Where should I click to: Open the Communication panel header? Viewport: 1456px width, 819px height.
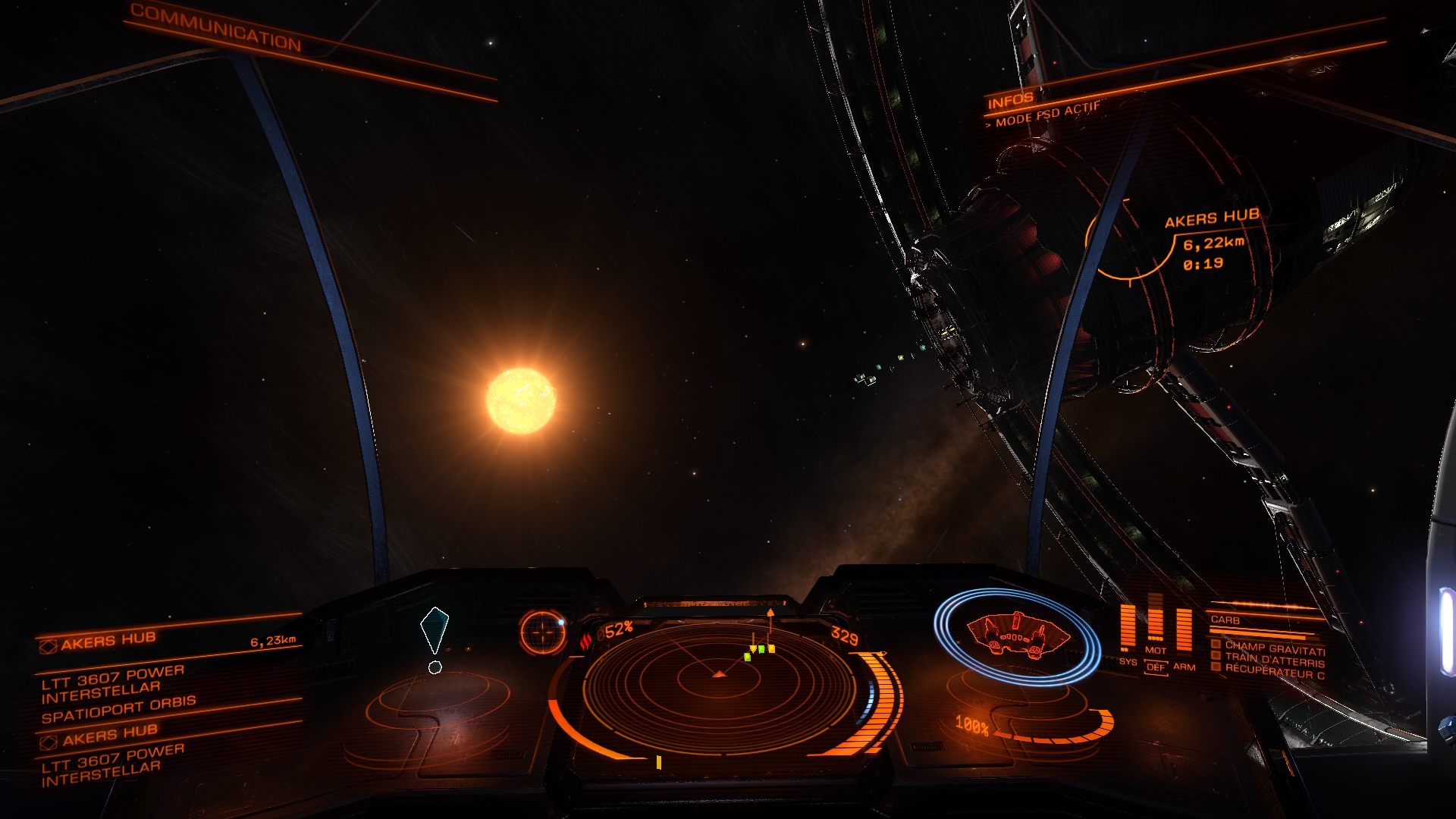point(216,28)
